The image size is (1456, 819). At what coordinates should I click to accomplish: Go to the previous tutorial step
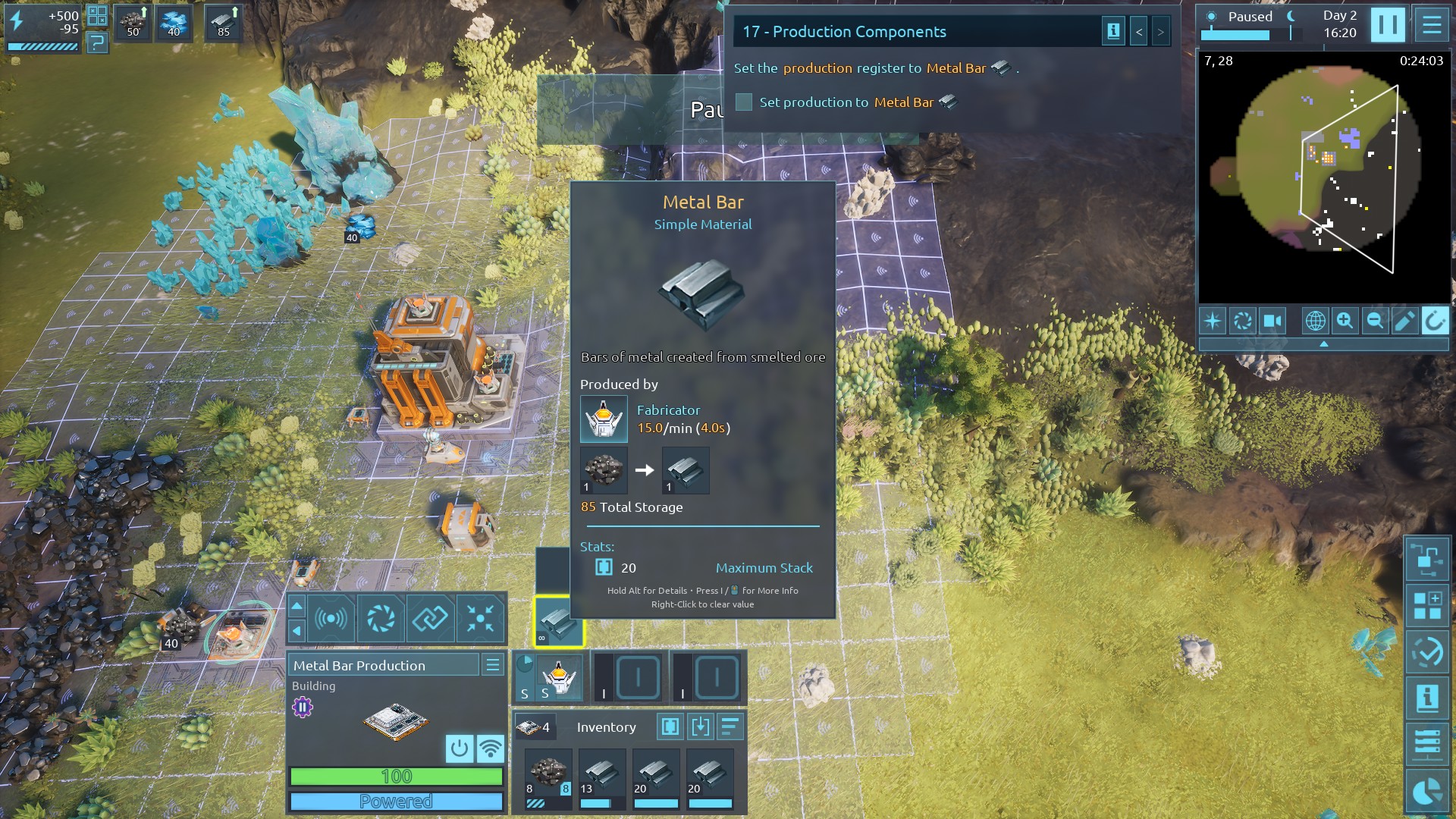click(x=1138, y=32)
